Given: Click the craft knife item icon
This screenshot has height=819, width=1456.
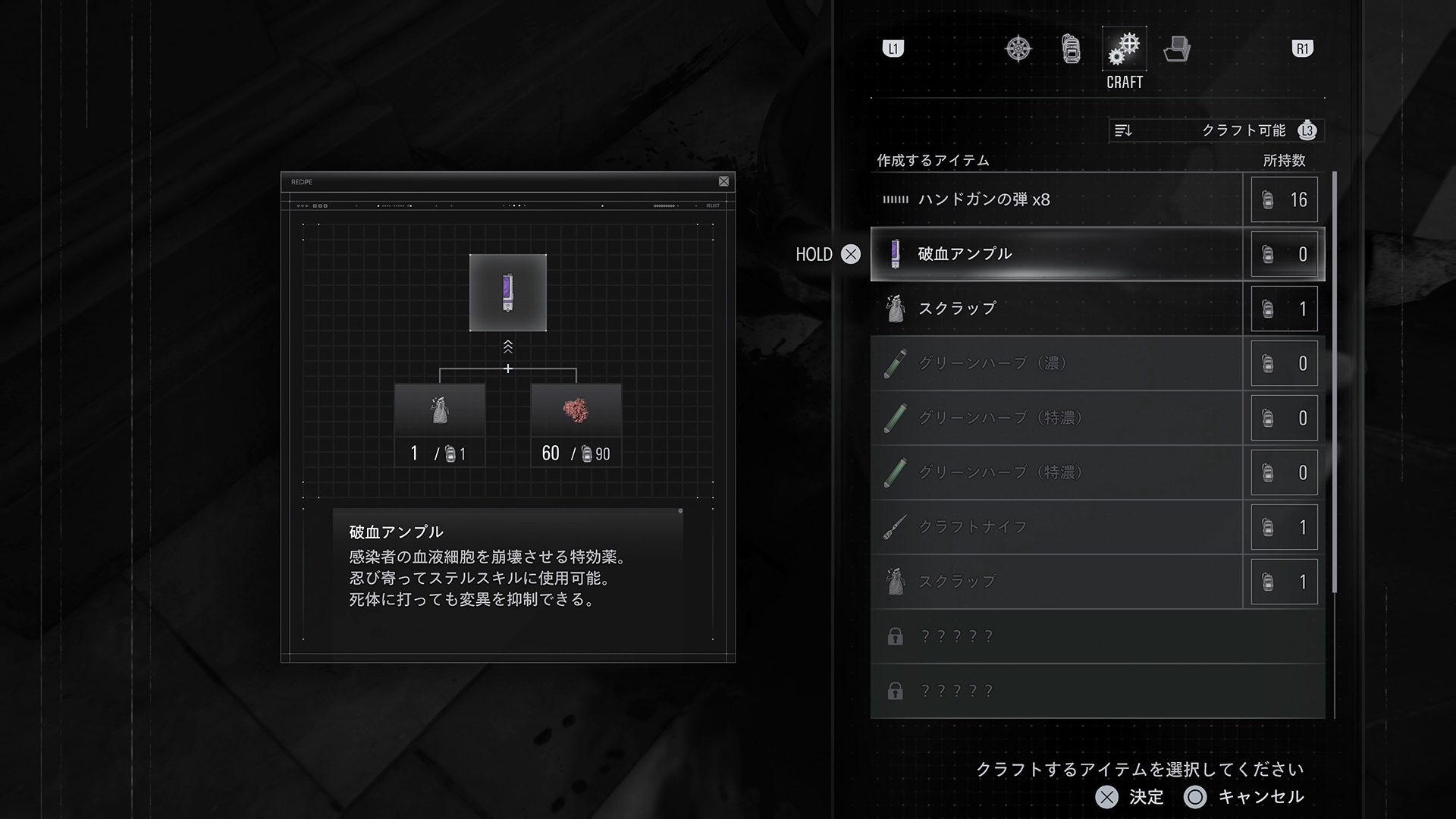Looking at the screenshot, I should point(896,526).
